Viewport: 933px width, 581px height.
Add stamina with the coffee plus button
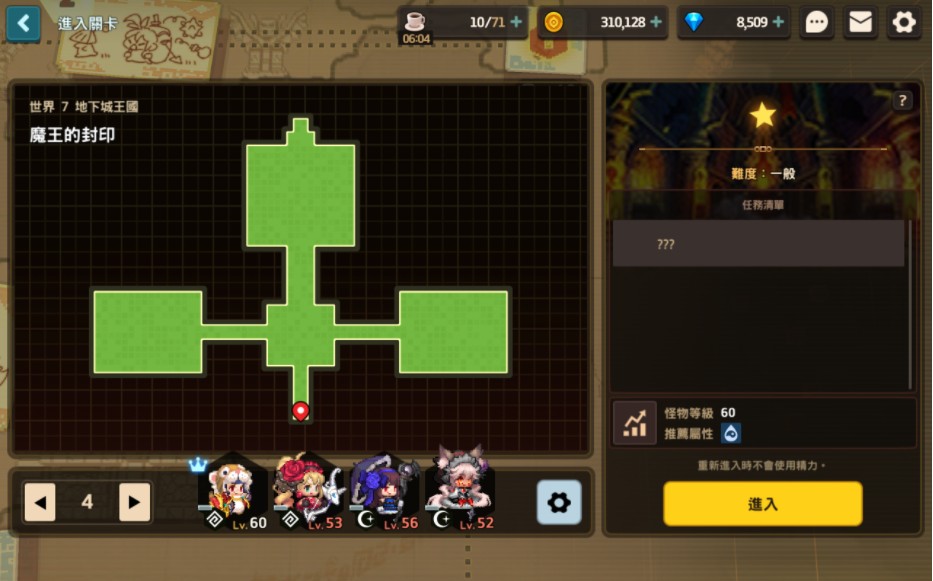coord(516,22)
